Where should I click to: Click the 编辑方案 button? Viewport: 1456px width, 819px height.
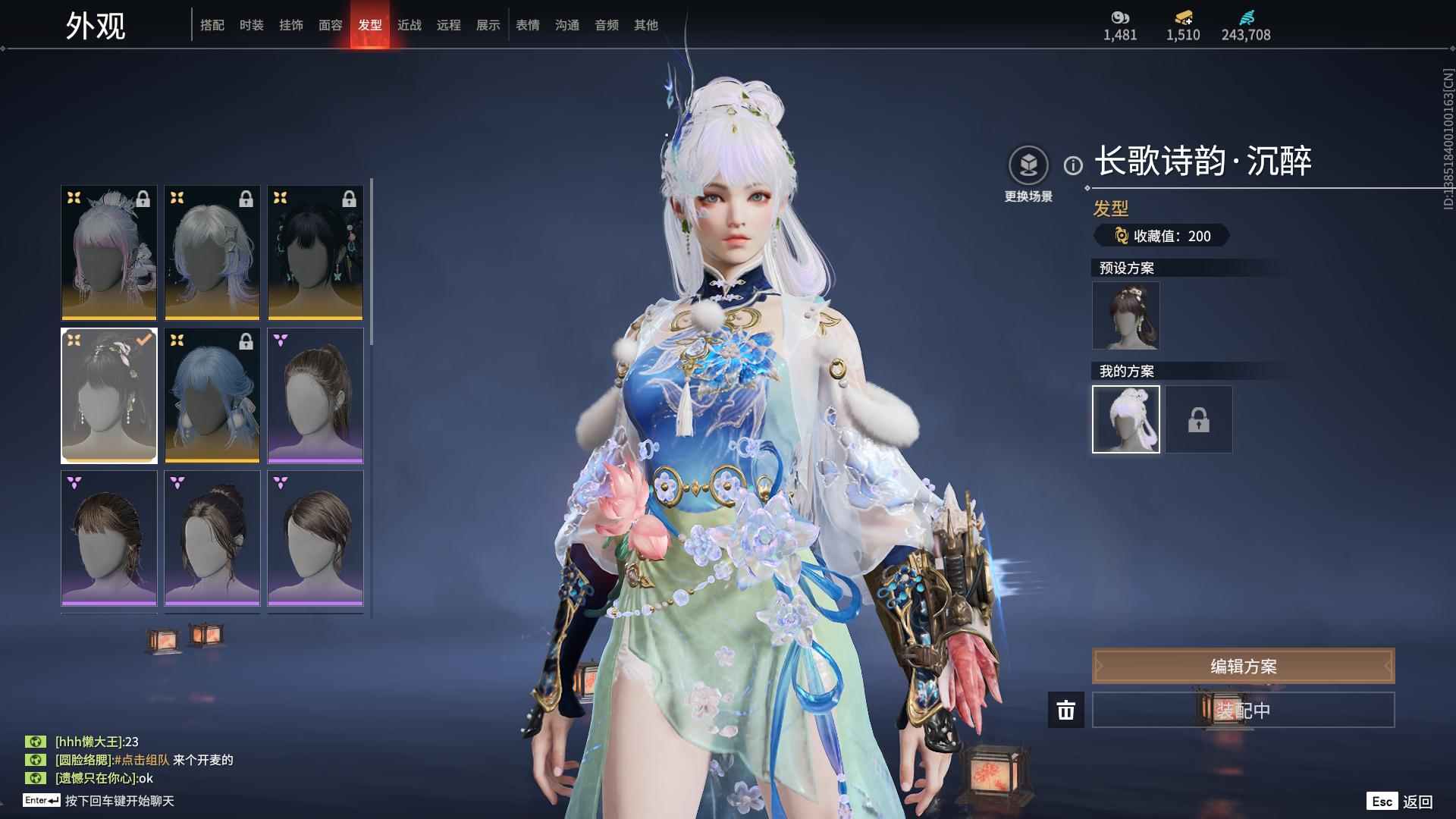1243,666
